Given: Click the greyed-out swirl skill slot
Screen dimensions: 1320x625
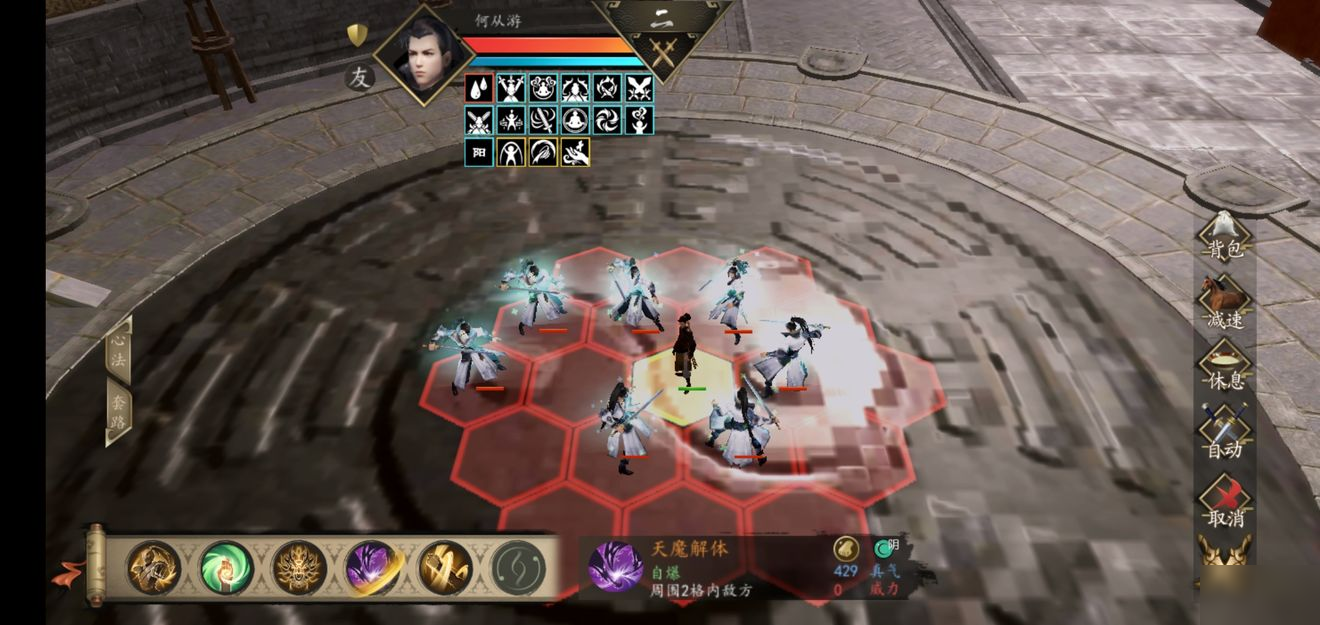Looking at the screenshot, I should tap(517, 568).
